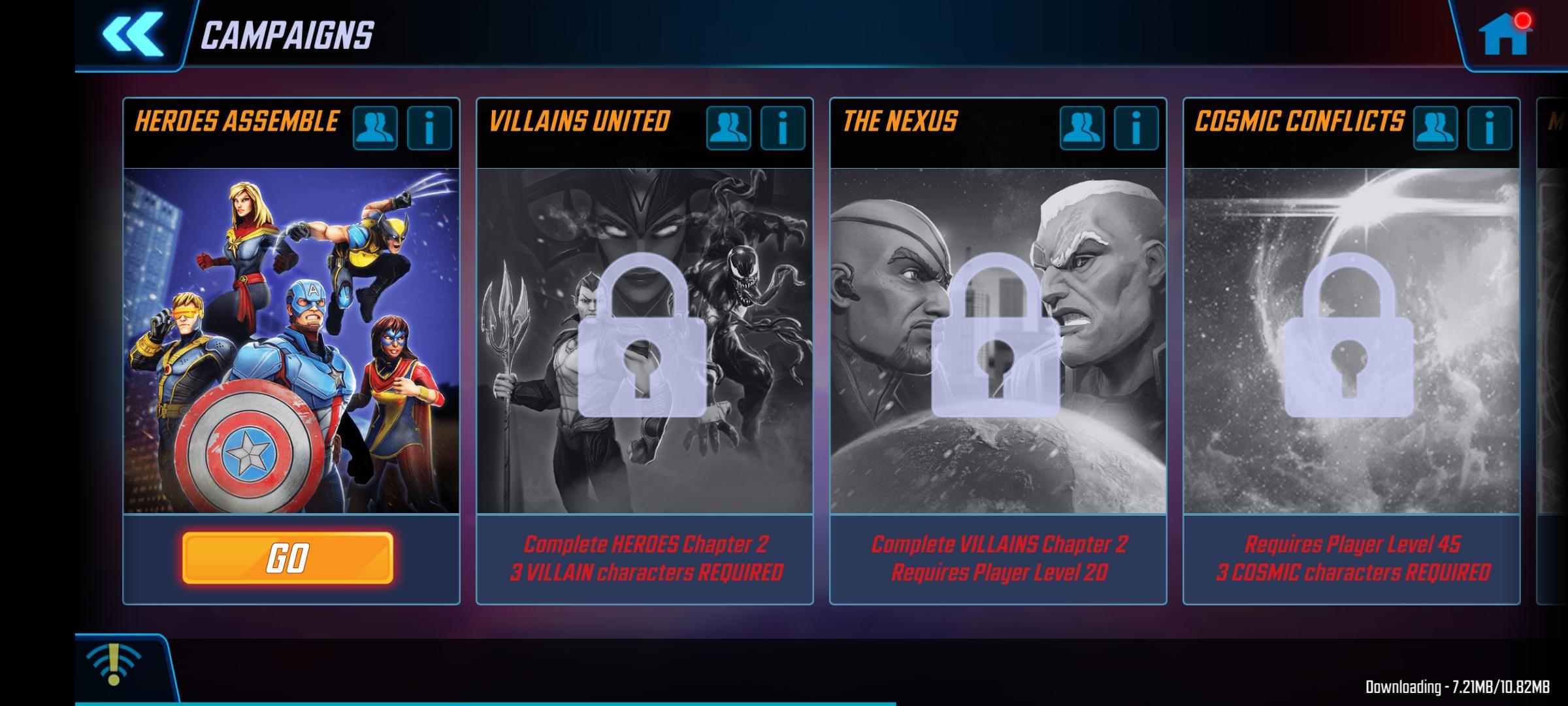Click the CAMPAIGNS title header
The image size is (1568, 706).
[x=287, y=36]
